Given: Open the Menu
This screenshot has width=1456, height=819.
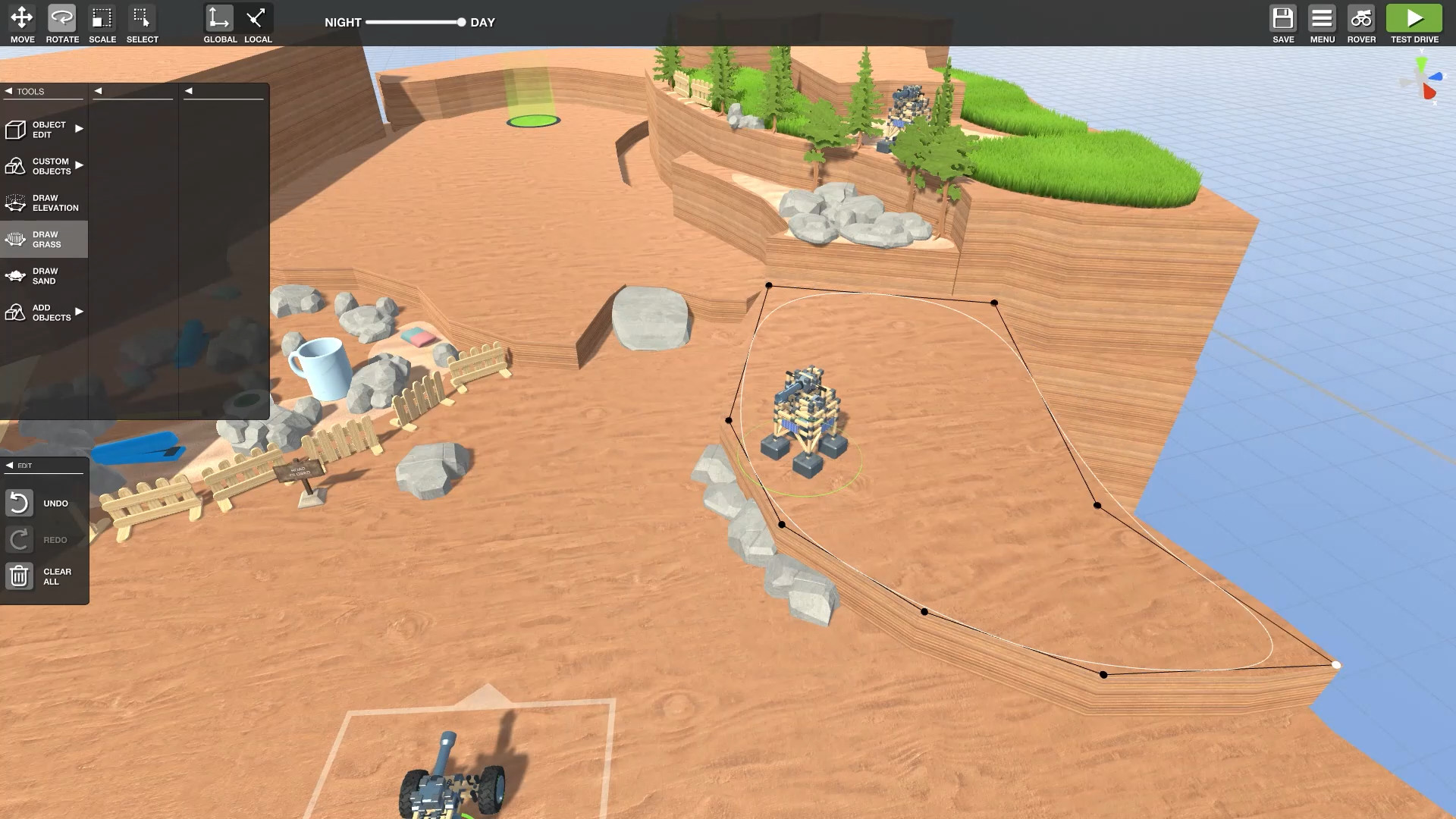Looking at the screenshot, I should pos(1323,19).
